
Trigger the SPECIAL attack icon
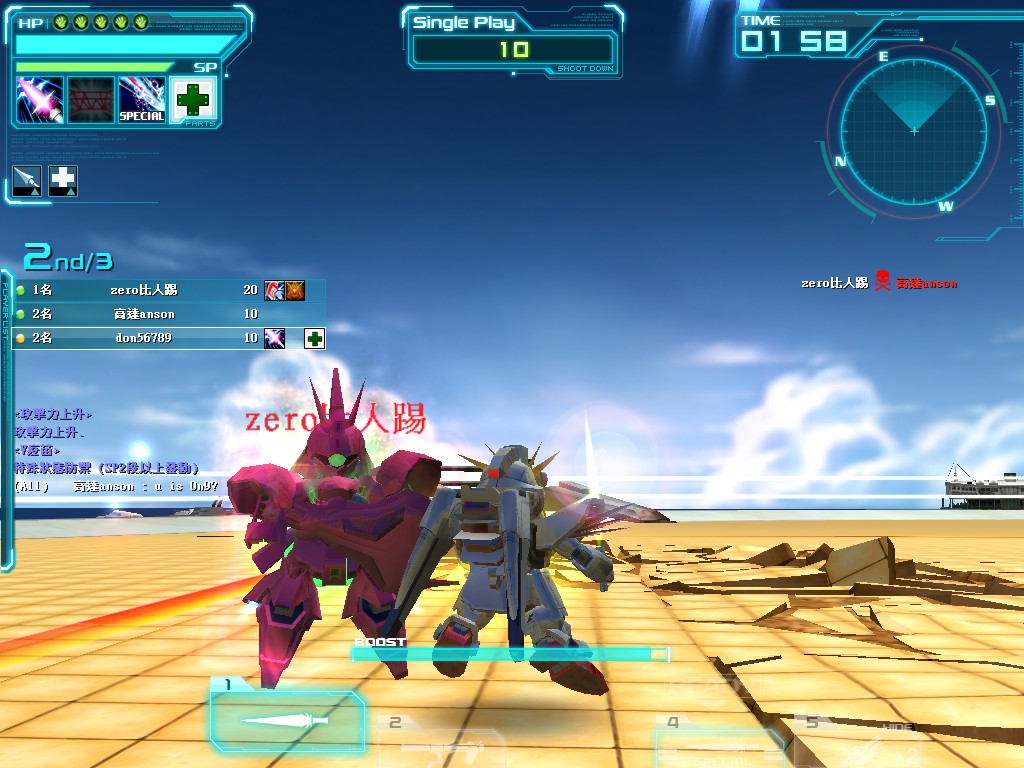coord(142,100)
